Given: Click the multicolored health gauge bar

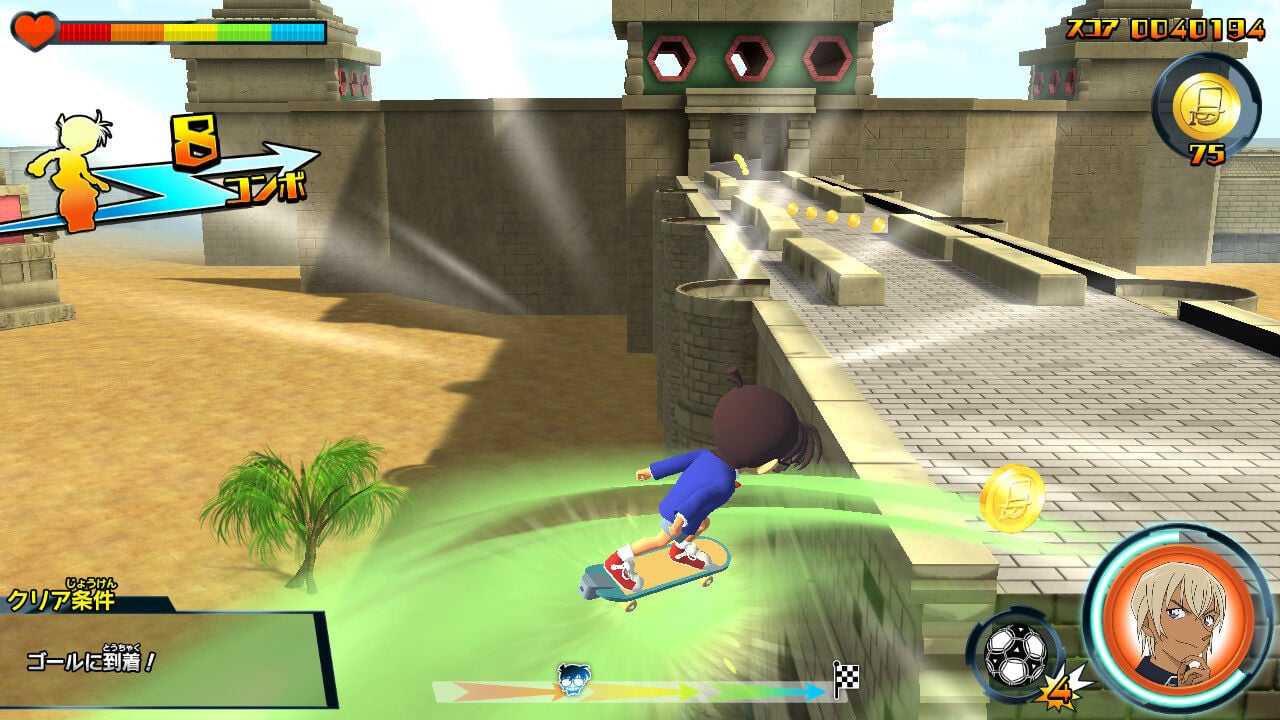Looking at the screenshot, I should [190, 33].
